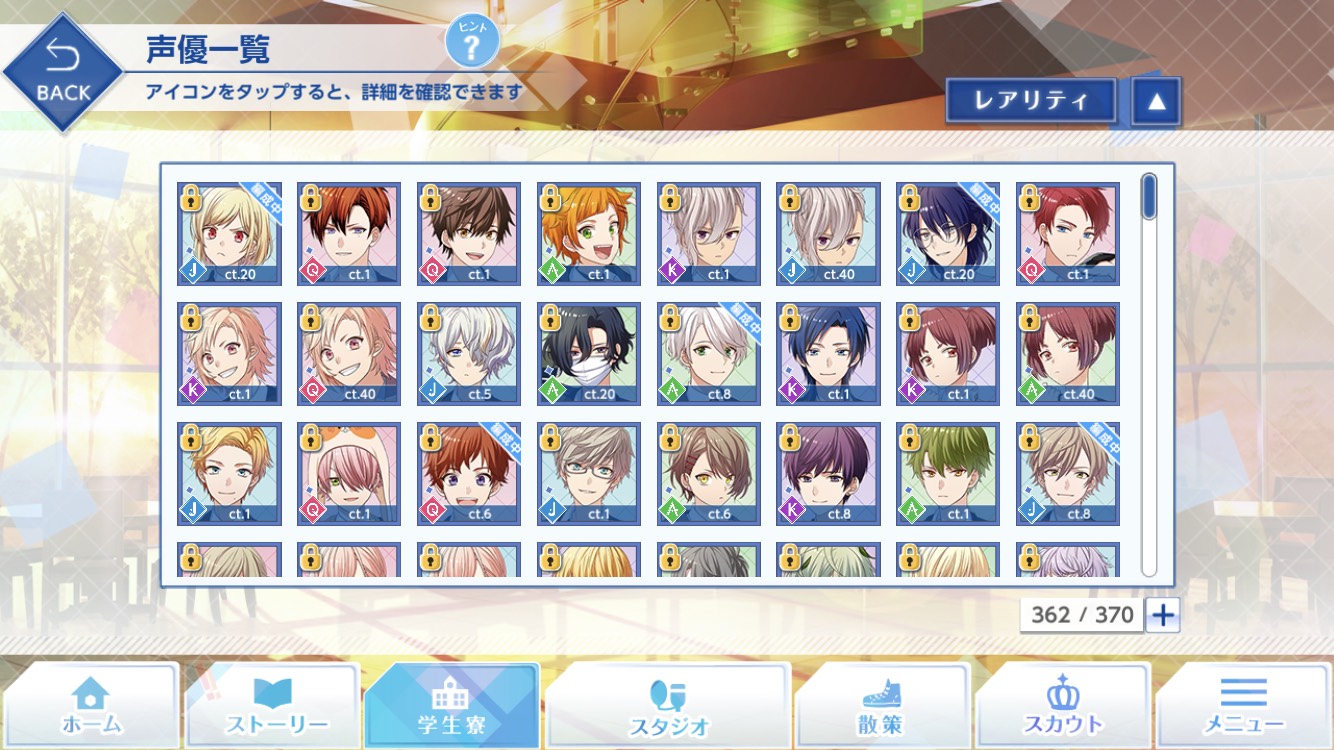This screenshot has width=1334, height=750.
Task: Open the ストーリー section
Action: pyautogui.click(x=273, y=706)
